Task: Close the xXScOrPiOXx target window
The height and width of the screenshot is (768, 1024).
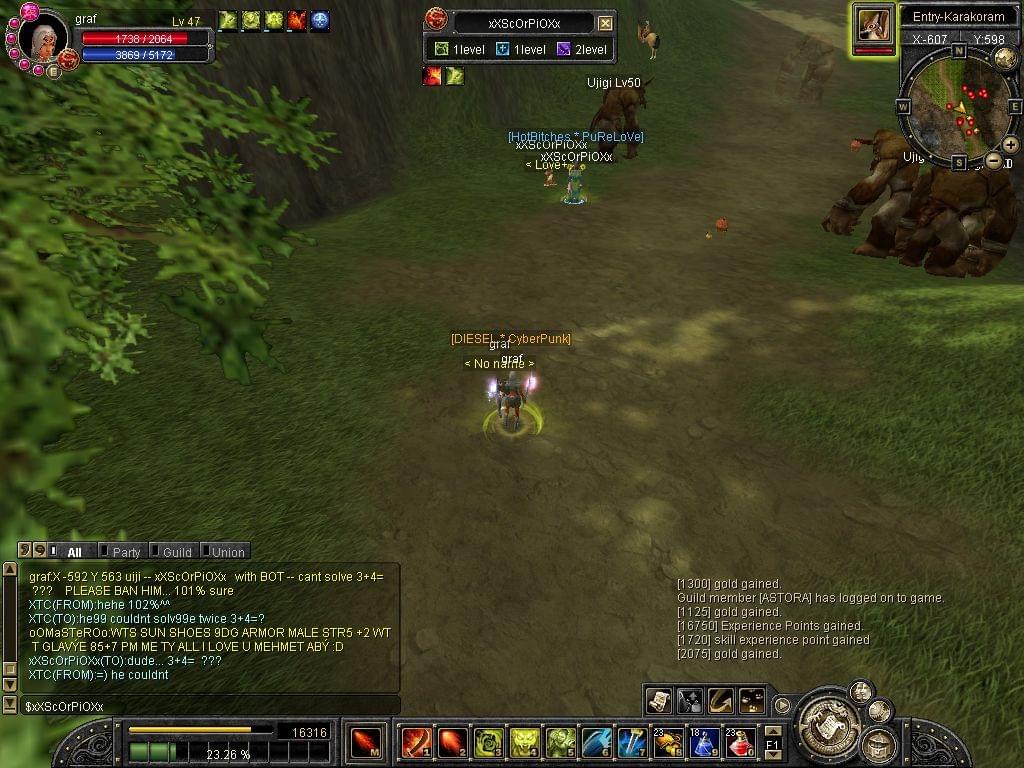Action: pyautogui.click(x=605, y=23)
